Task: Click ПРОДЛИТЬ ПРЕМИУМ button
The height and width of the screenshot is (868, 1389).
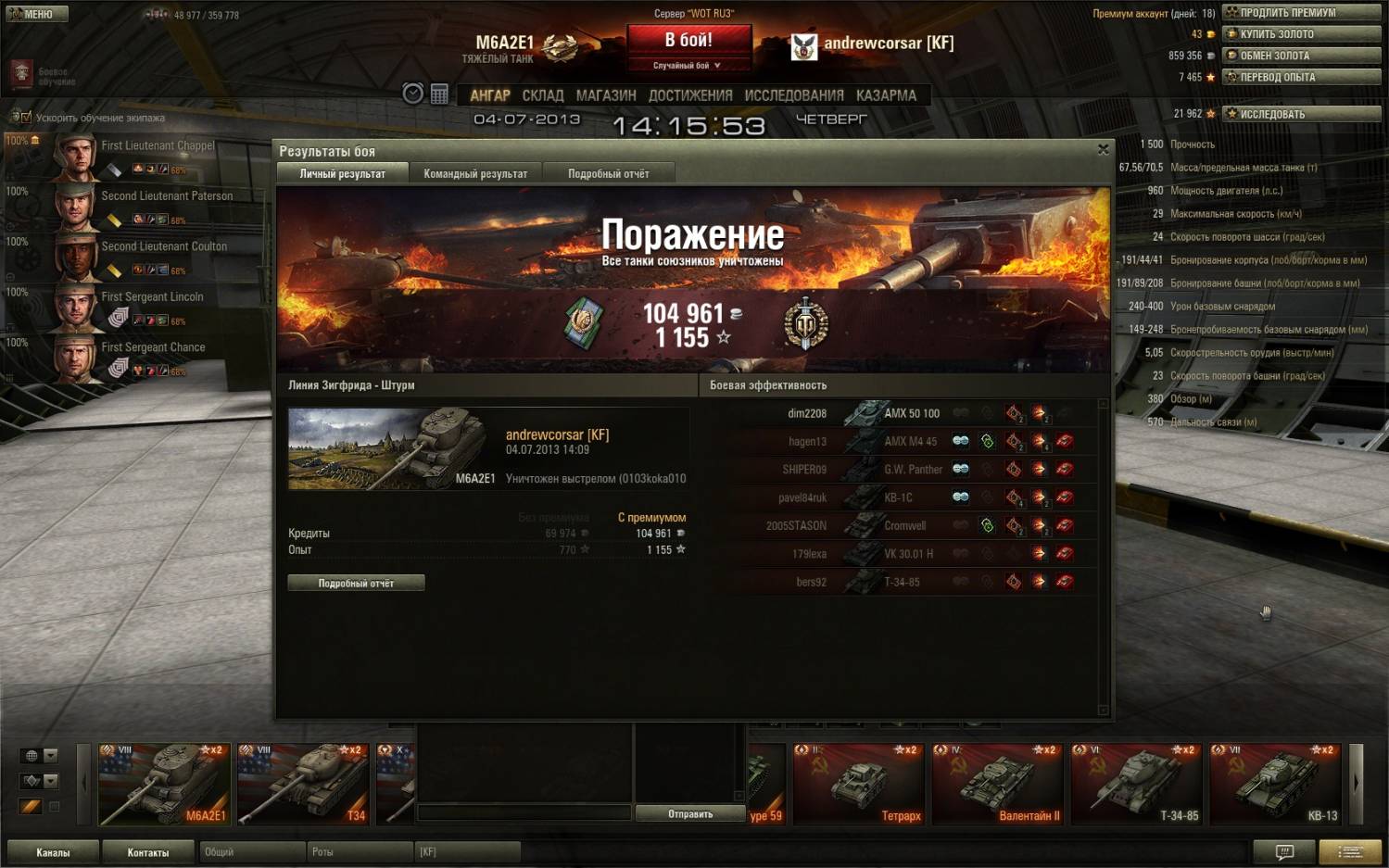Action: [x=1301, y=13]
